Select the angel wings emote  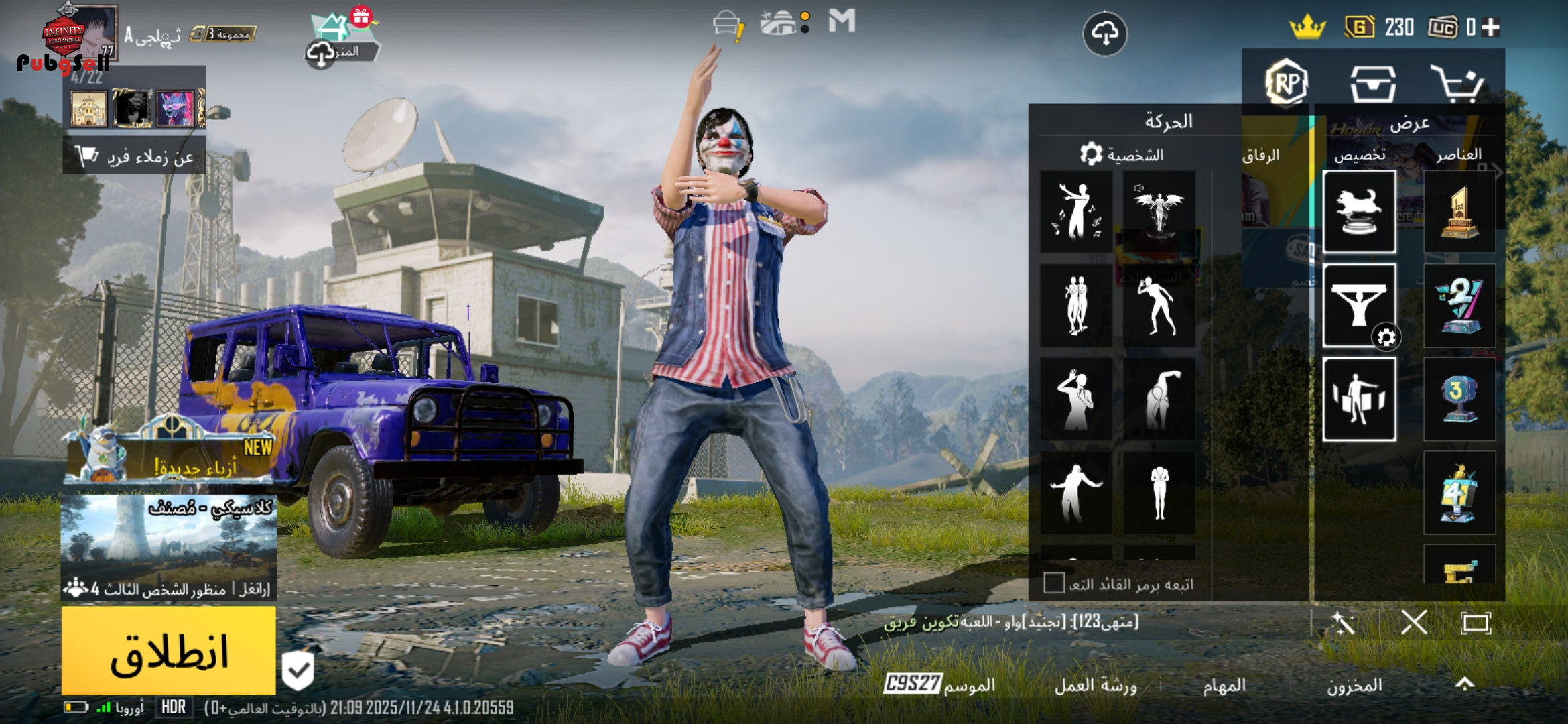1159,211
